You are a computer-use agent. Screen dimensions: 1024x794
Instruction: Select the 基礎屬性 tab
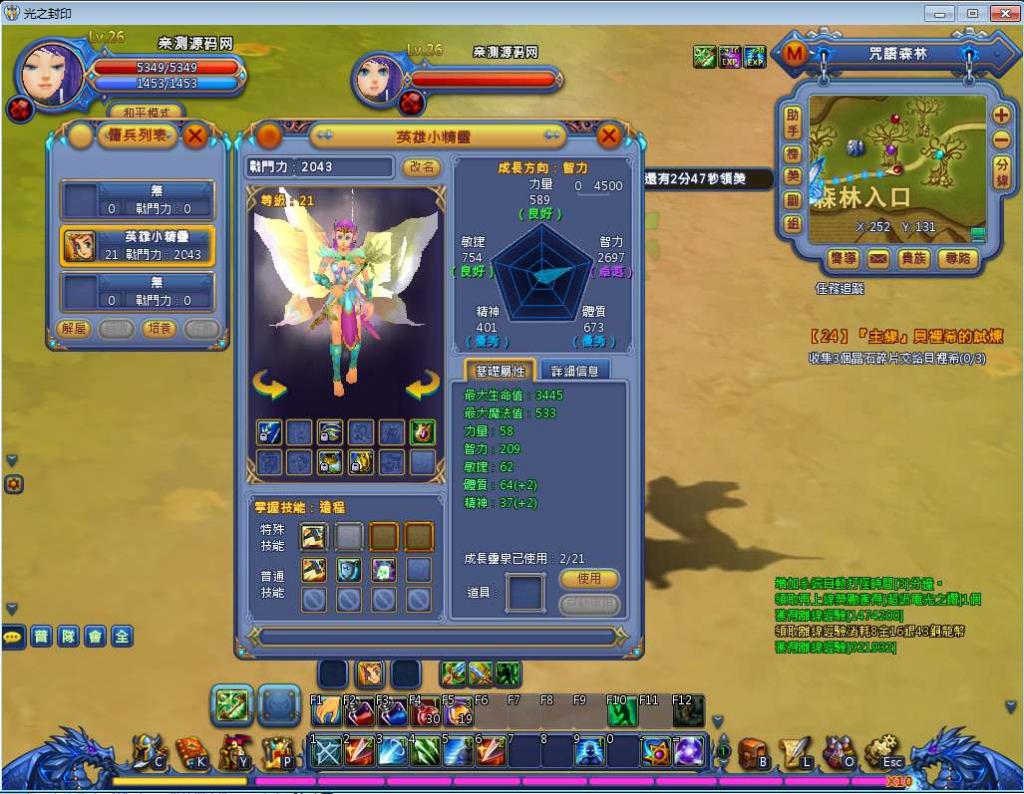click(x=500, y=370)
